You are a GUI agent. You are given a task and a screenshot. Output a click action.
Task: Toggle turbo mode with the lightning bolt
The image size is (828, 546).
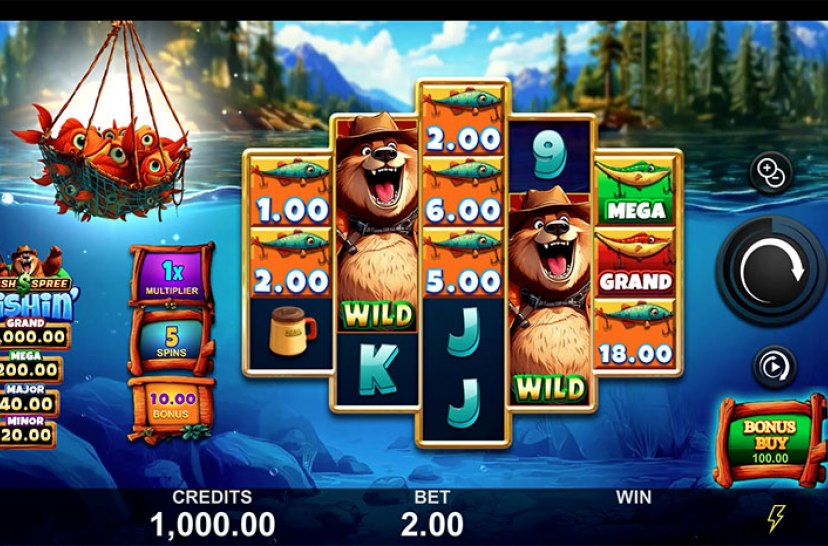pyautogui.click(x=775, y=517)
